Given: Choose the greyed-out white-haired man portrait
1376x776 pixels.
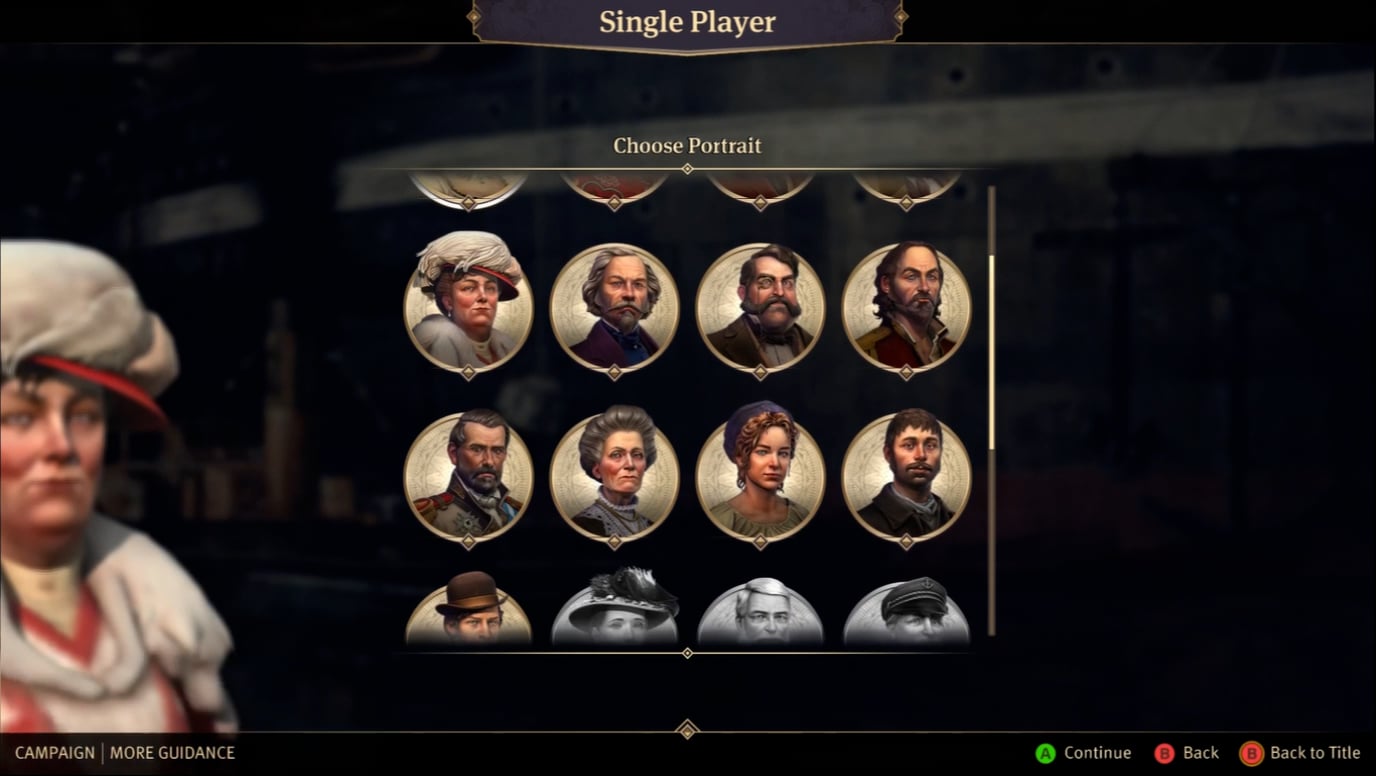Looking at the screenshot, I should coord(760,612).
